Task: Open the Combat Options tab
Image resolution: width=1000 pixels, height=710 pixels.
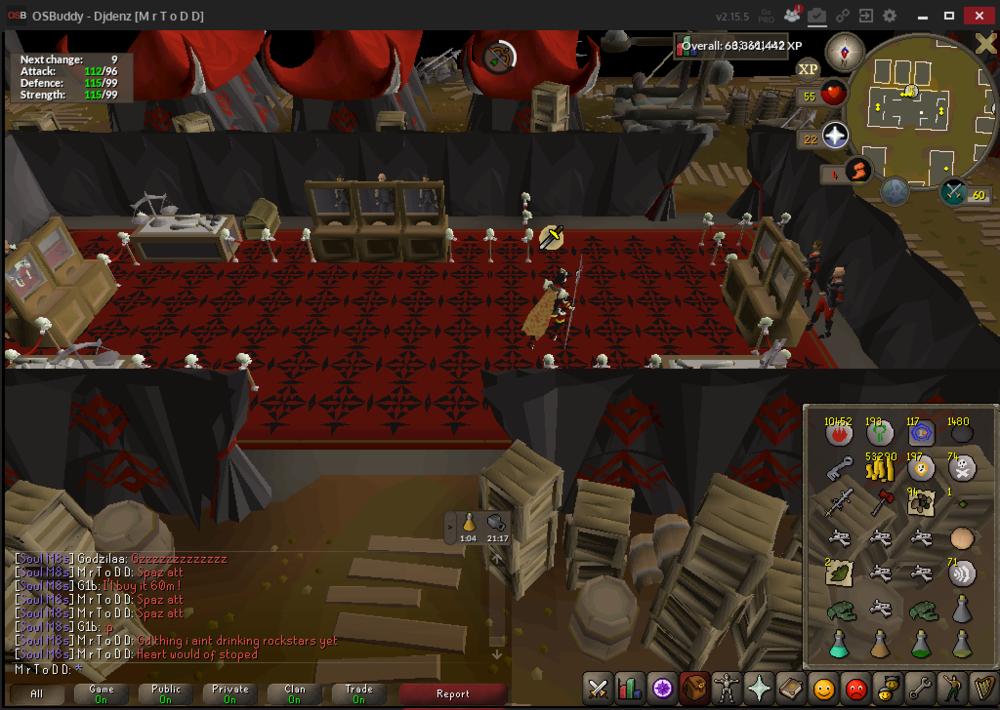Action: 598,689
